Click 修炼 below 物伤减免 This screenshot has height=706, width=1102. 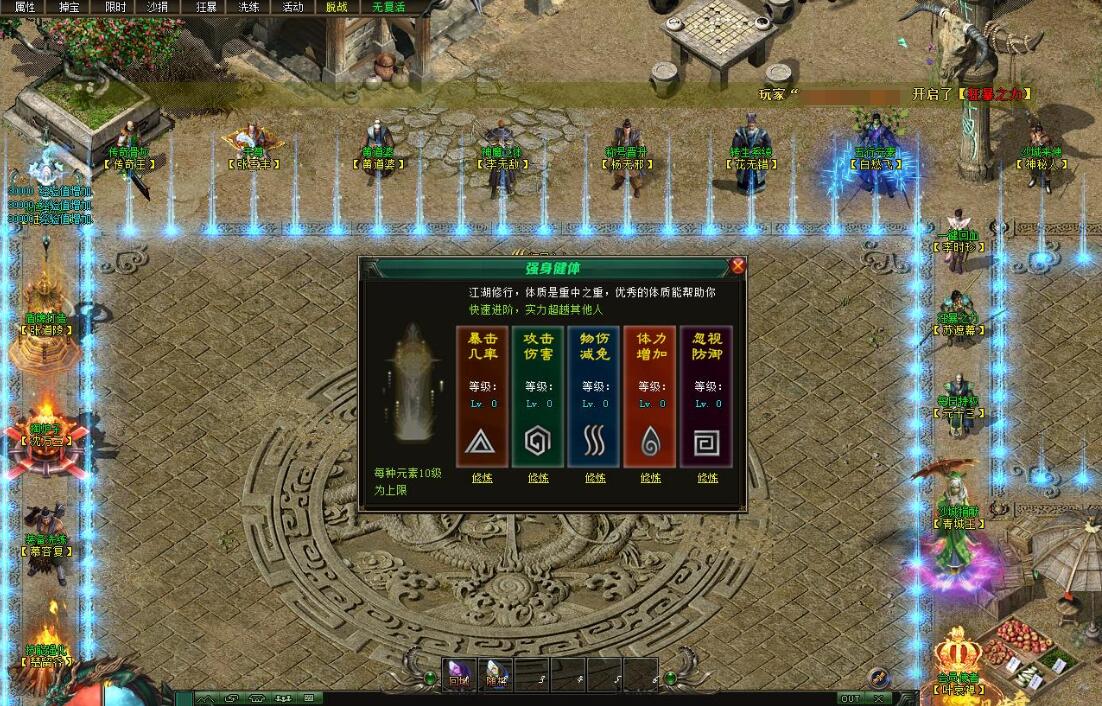tap(595, 478)
